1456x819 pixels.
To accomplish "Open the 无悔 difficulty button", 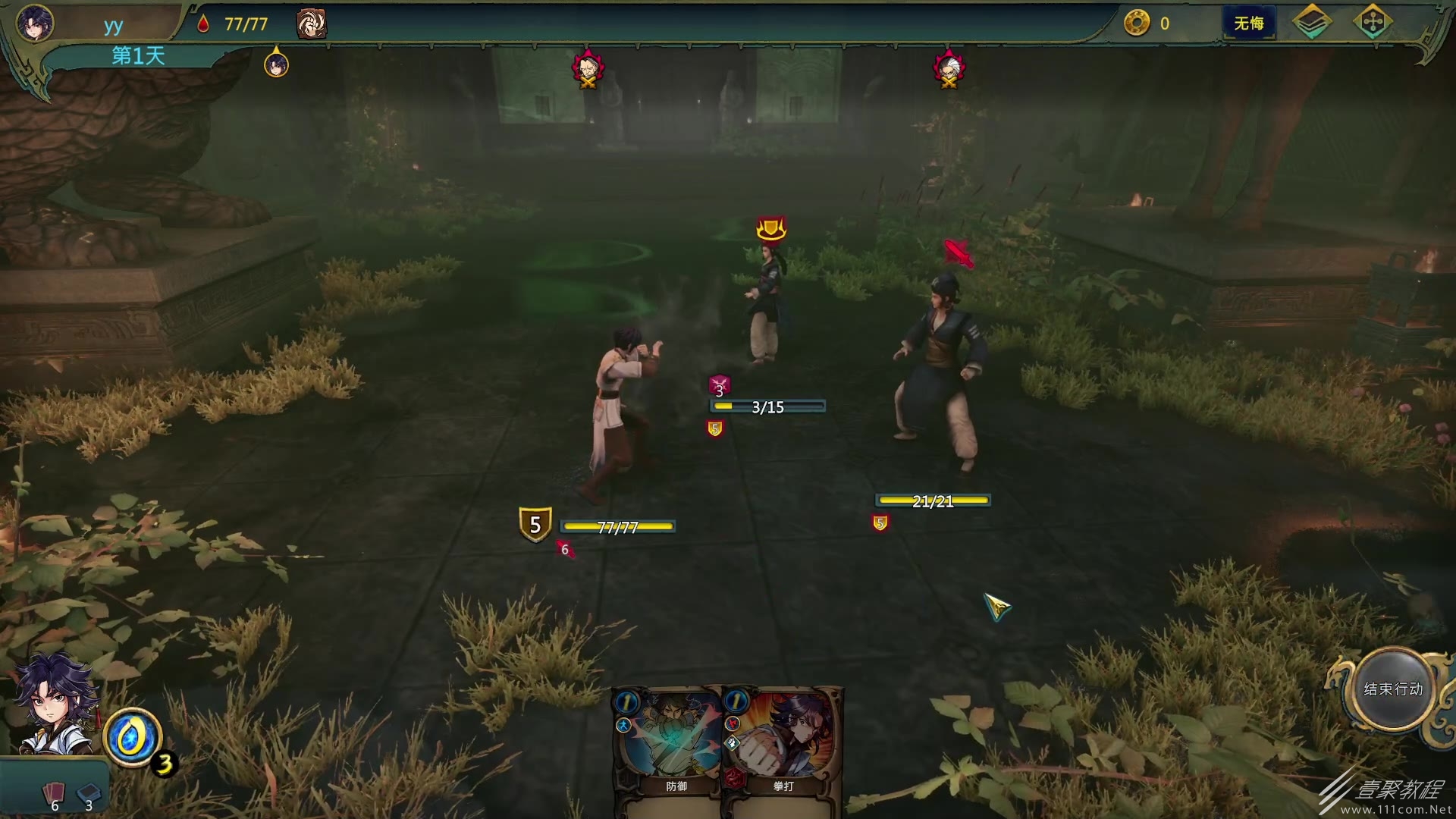I will tap(1248, 24).
